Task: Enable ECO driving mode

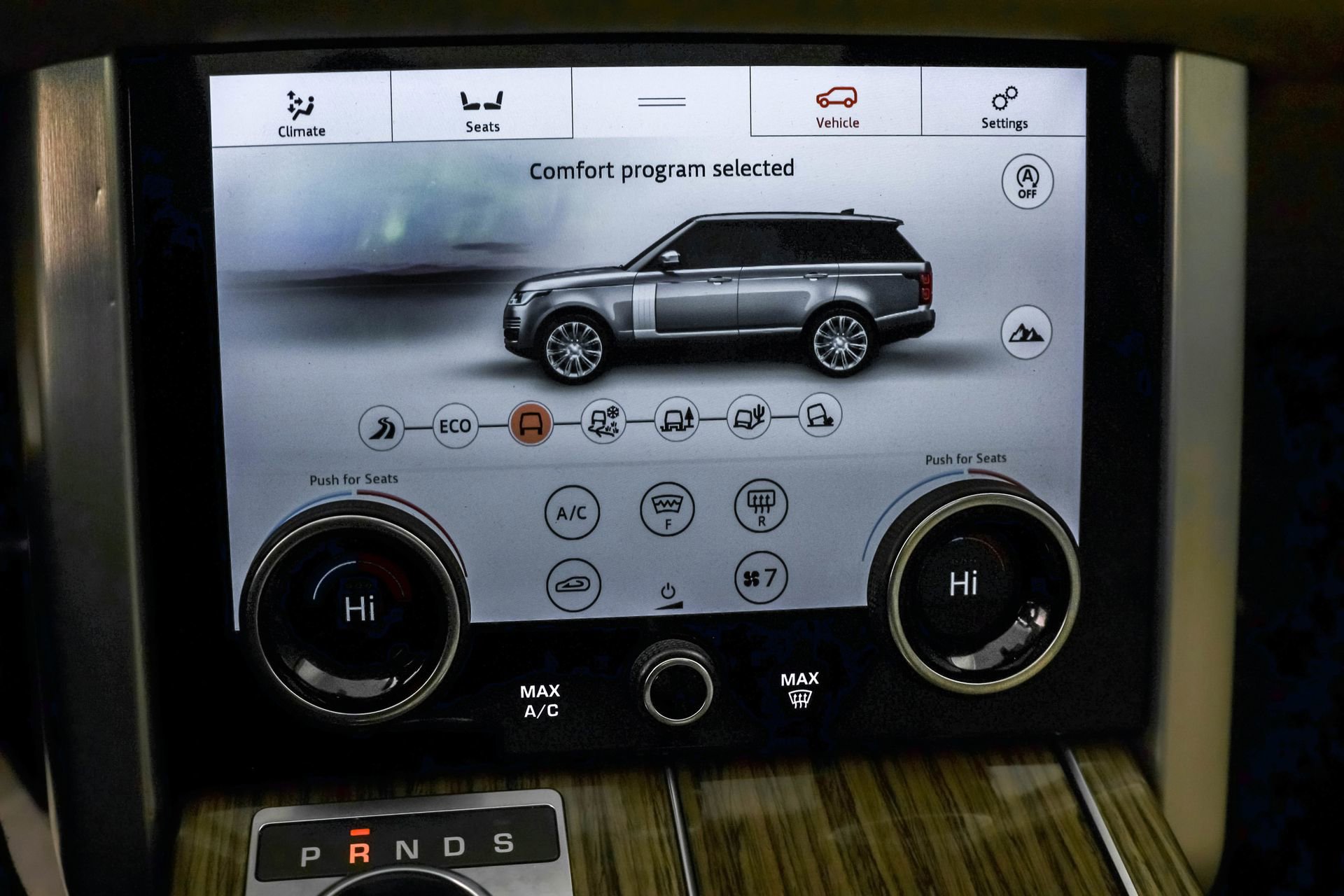Action: coord(455,425)
